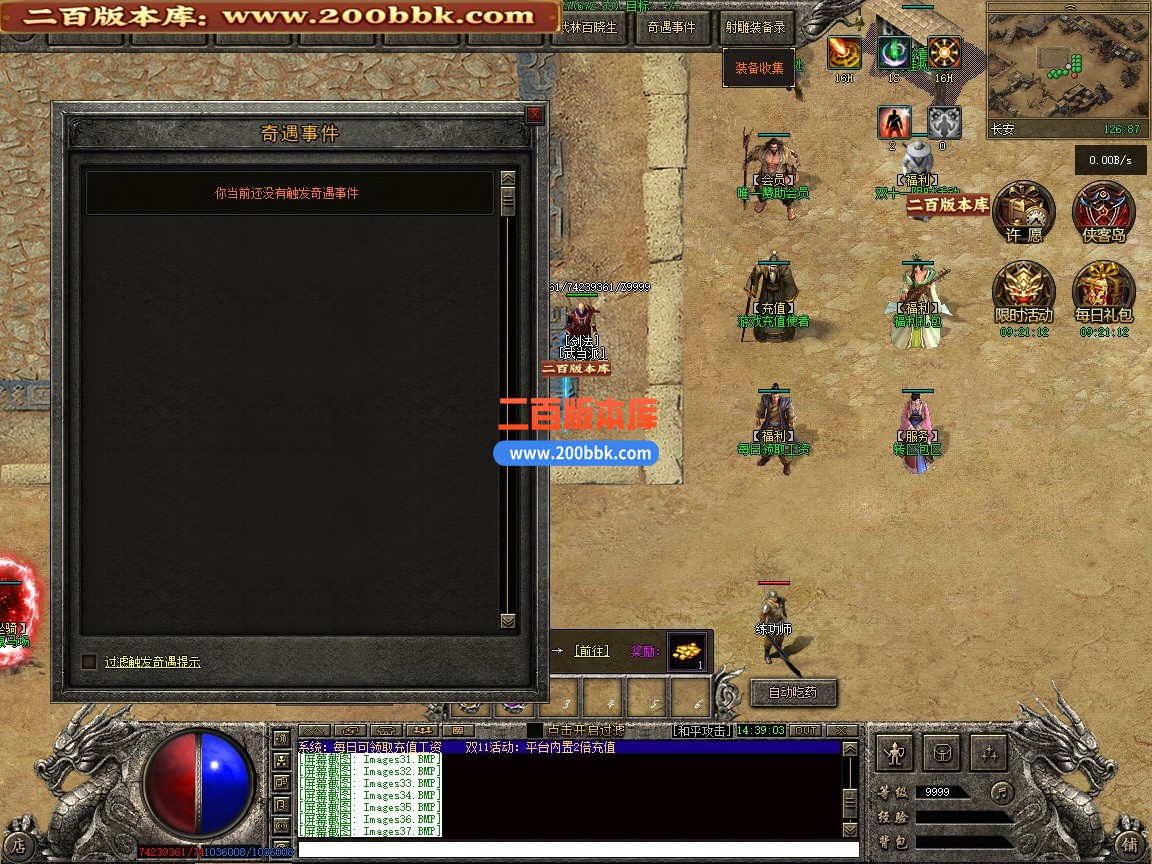
Task: Open the 武林百晓生 menu button
Action: (590, 27)
